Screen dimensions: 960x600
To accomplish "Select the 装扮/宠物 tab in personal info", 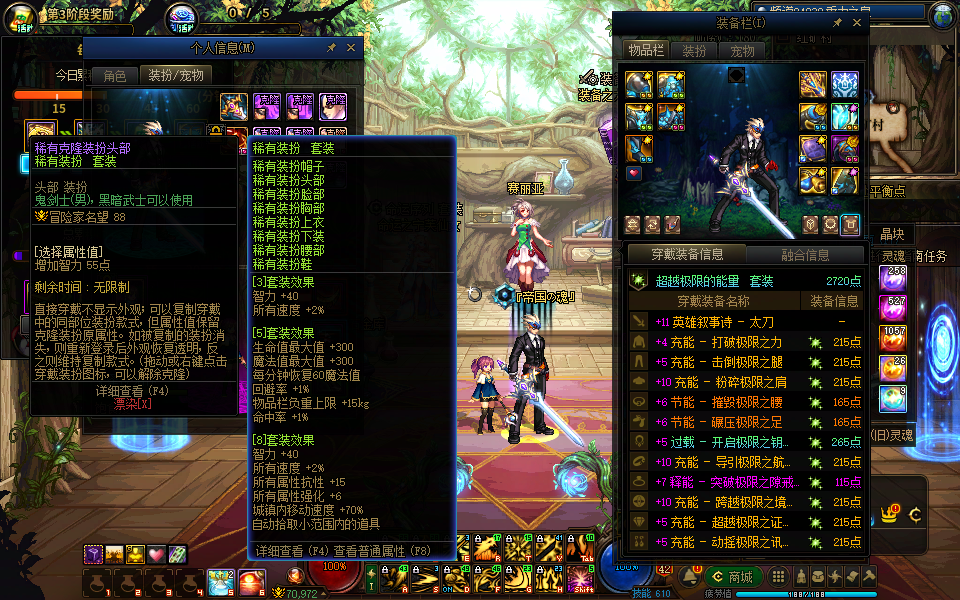I will (x=176, y=75).
